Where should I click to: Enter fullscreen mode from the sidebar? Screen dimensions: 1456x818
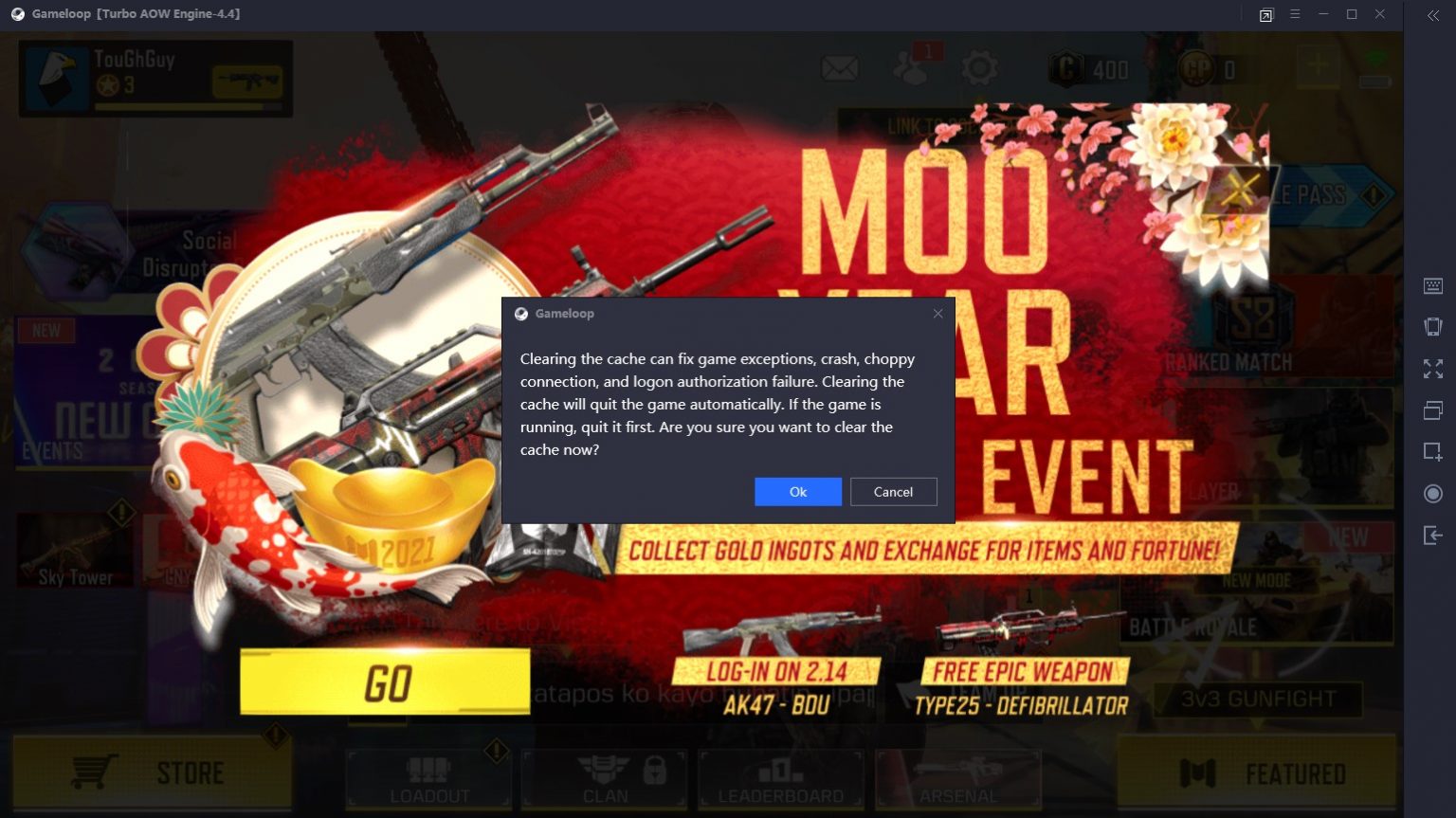[x=1432, y=369]
